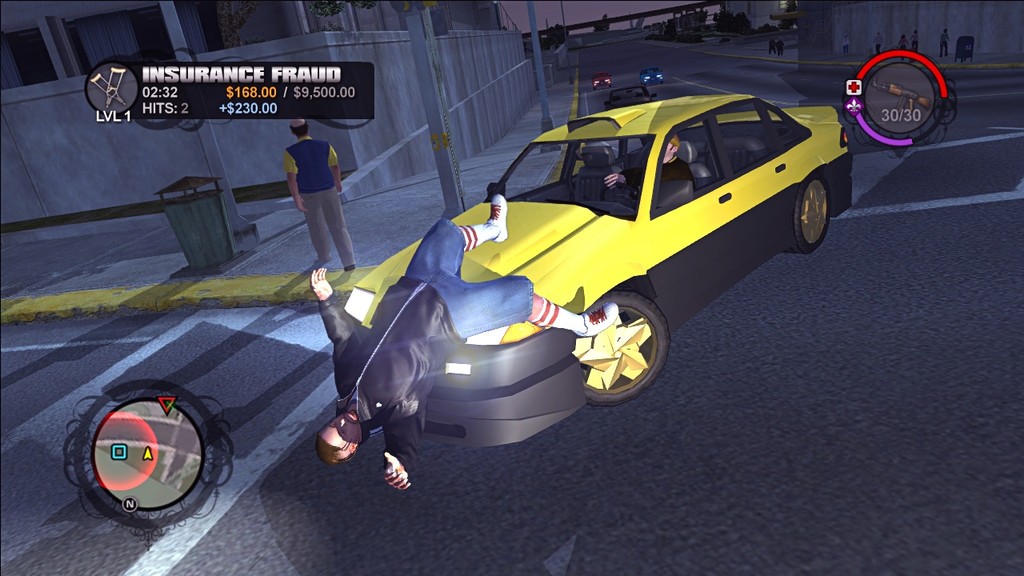Click the Insurance Fraud crutches icon
The image size is (1024, 576).
coord(111,87)
